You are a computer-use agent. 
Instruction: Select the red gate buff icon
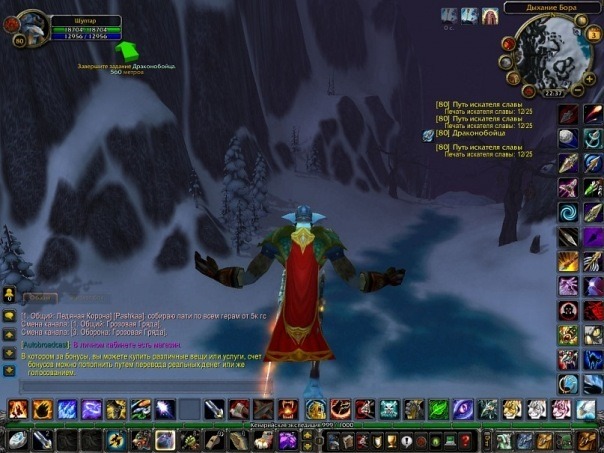[490, 16]
